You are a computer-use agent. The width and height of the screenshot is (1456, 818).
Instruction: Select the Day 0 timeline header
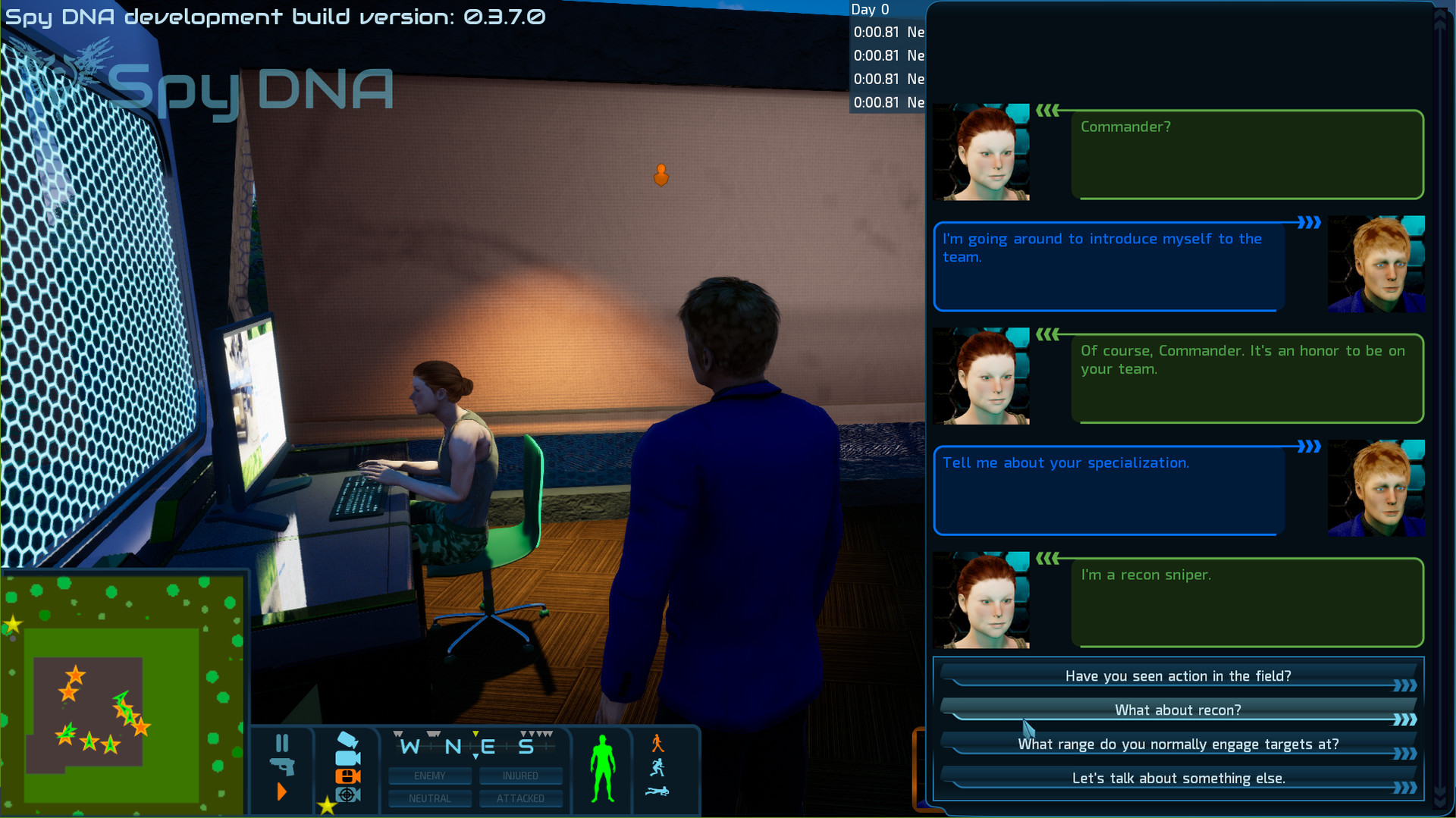click(x=872, y=10)
